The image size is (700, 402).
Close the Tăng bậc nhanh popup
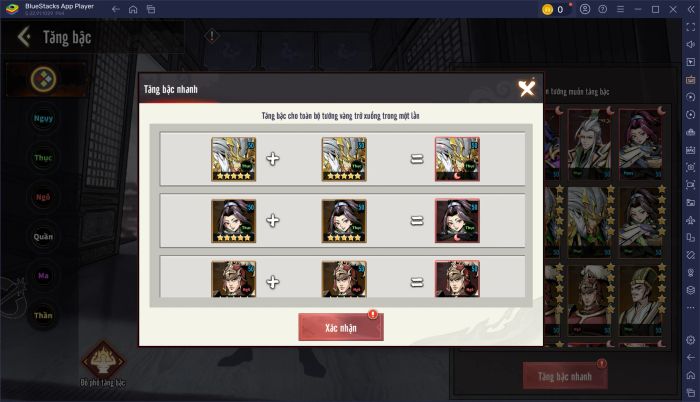coord(527,89)
